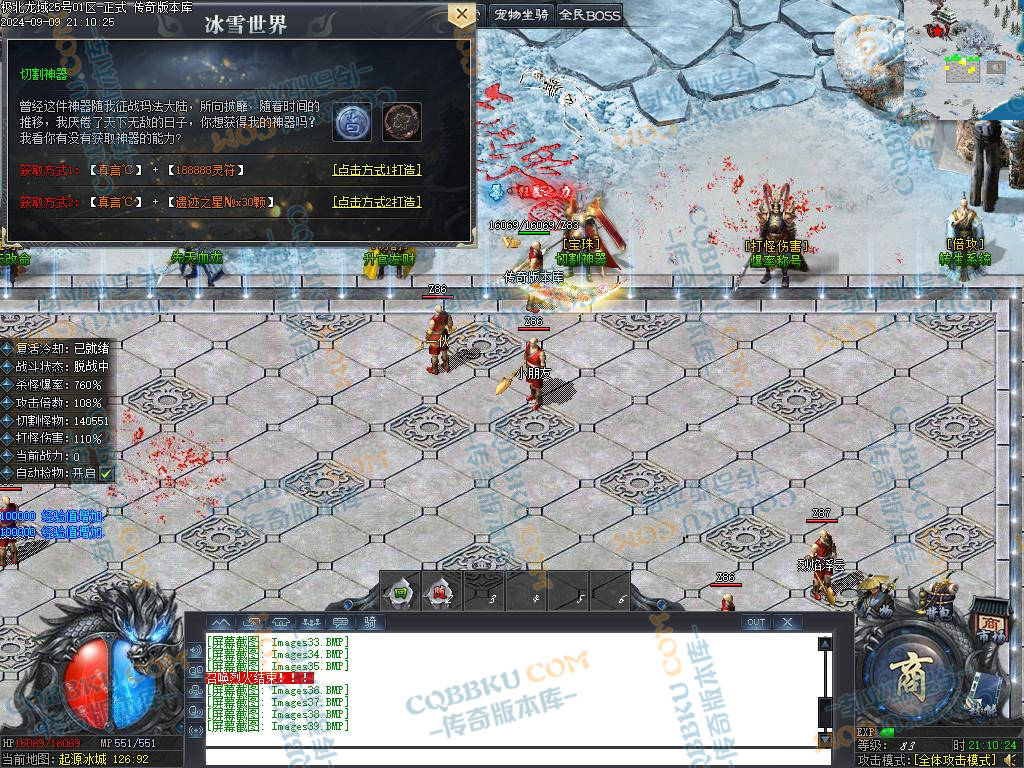Click the OUT button on chat panel

(756, 622)
